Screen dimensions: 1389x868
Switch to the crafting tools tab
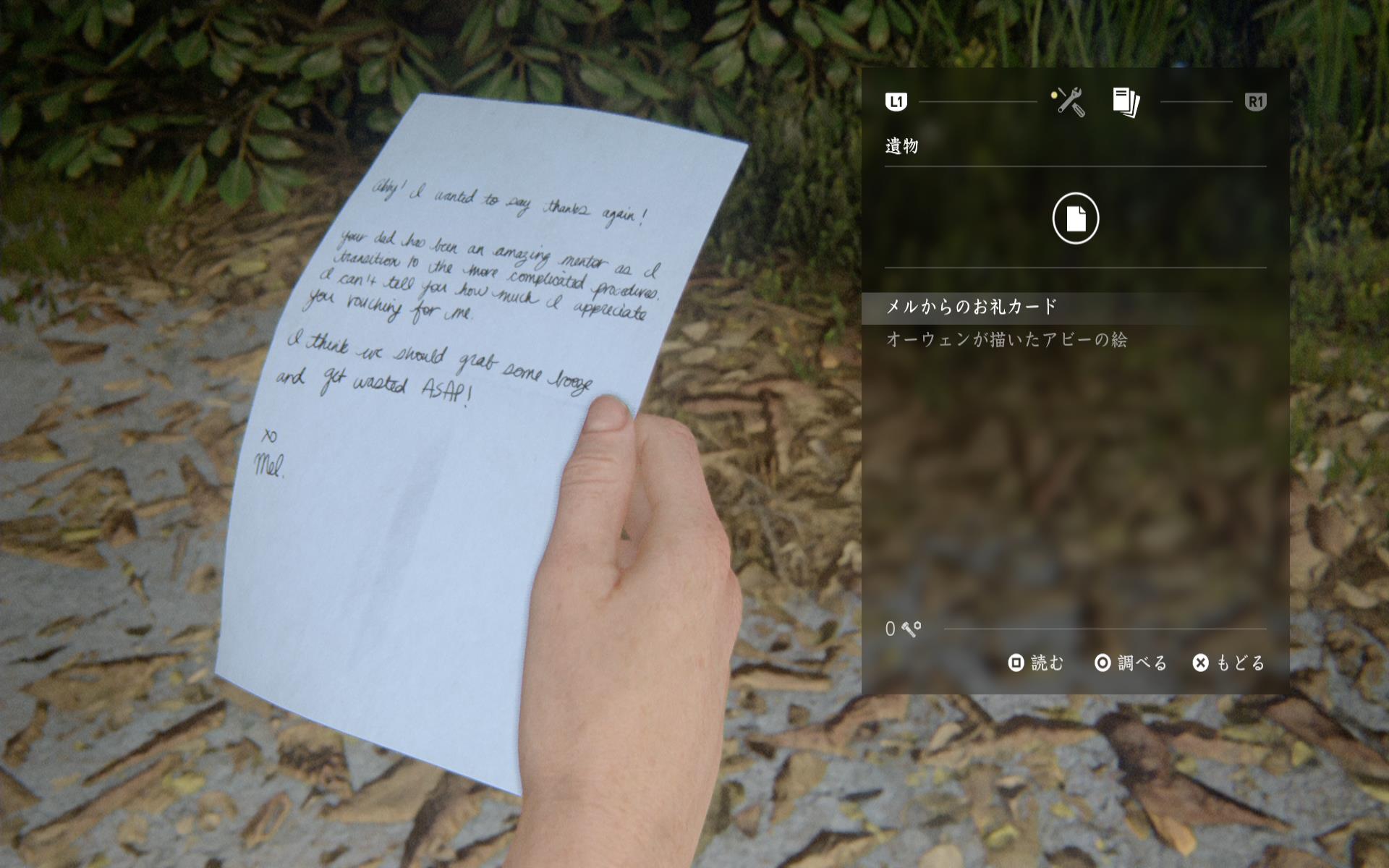point(1069,102)
